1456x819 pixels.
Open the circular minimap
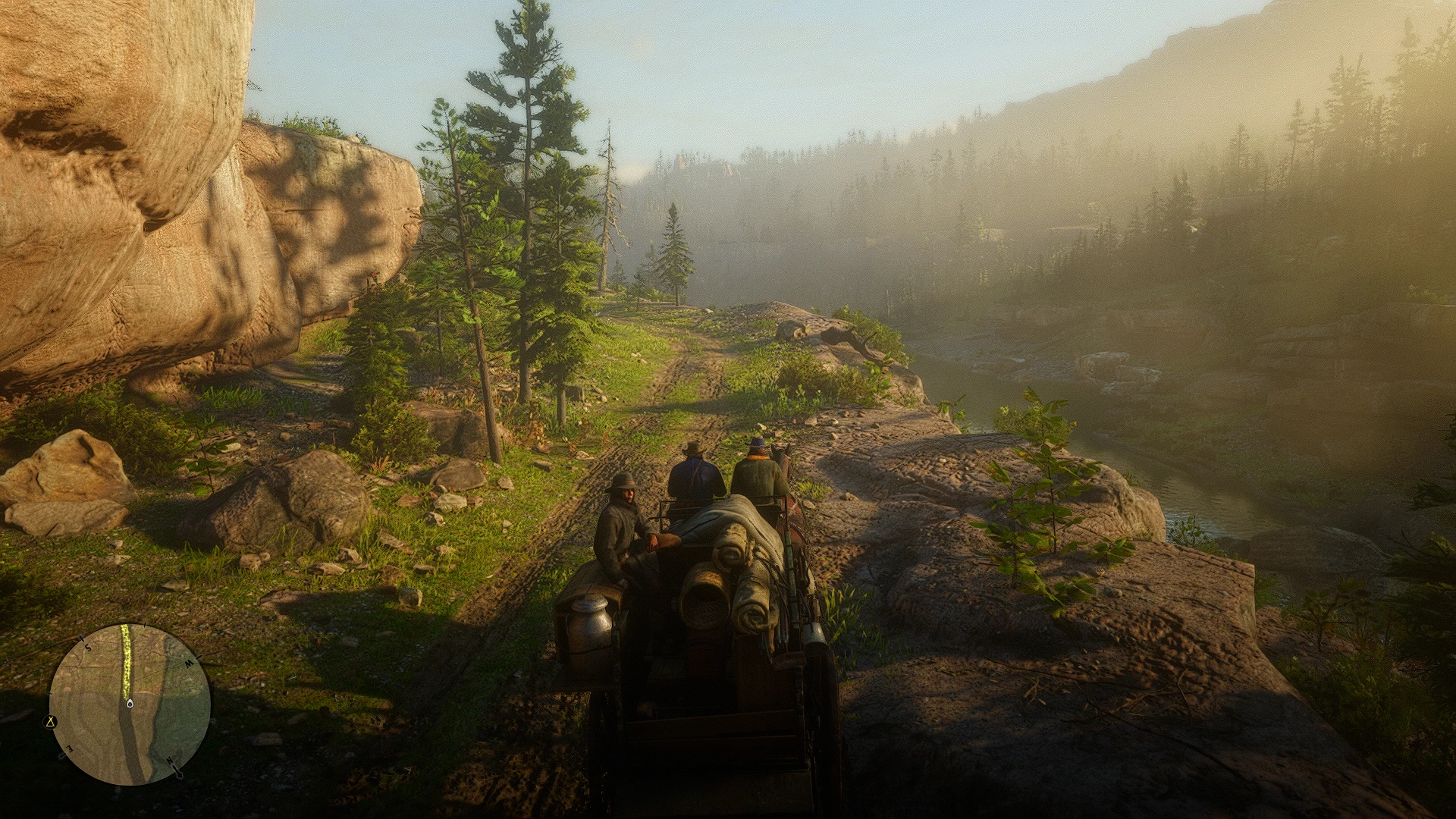[x=130, y=704]
